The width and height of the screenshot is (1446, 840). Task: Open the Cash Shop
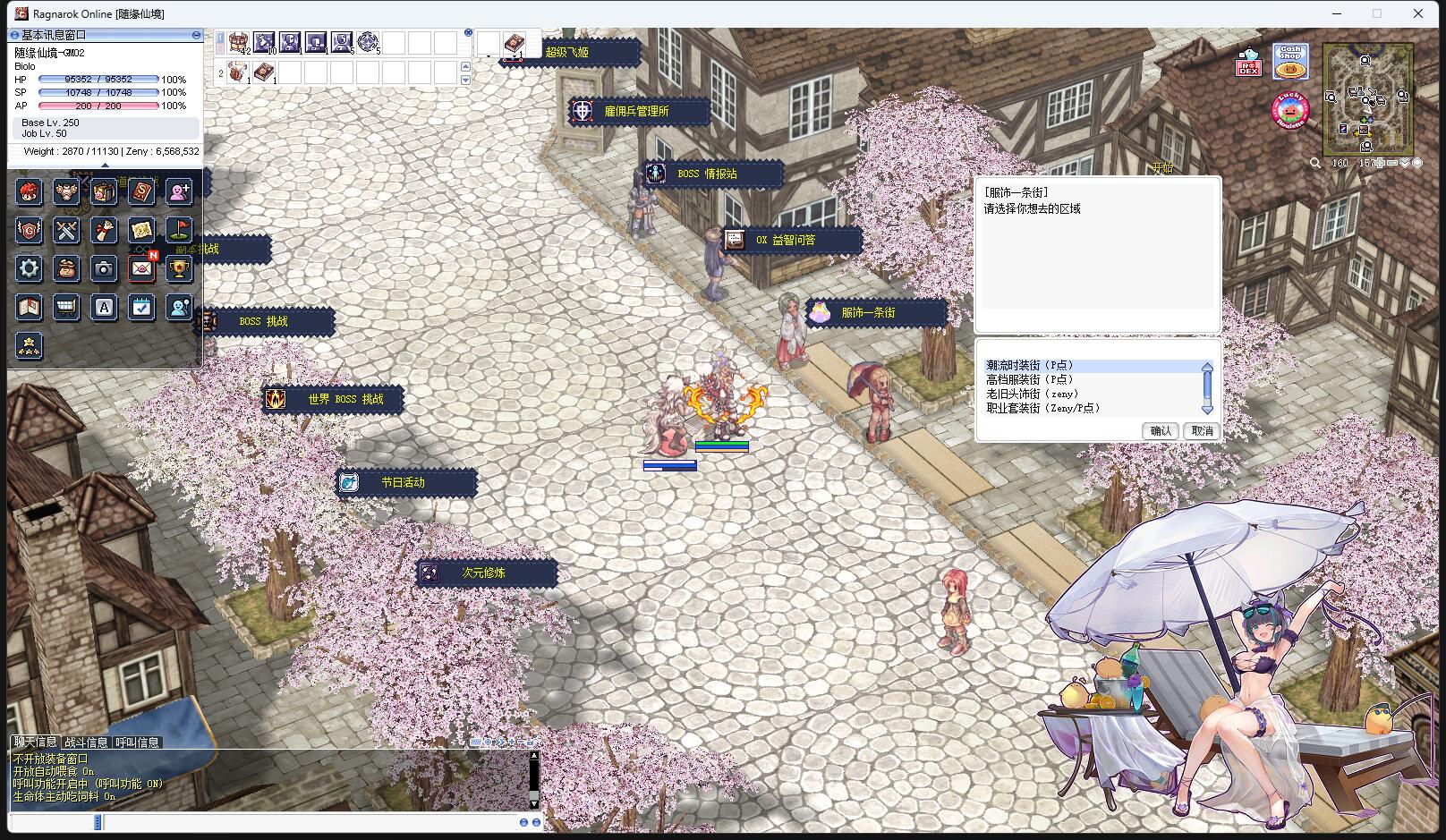point(1289,62)
